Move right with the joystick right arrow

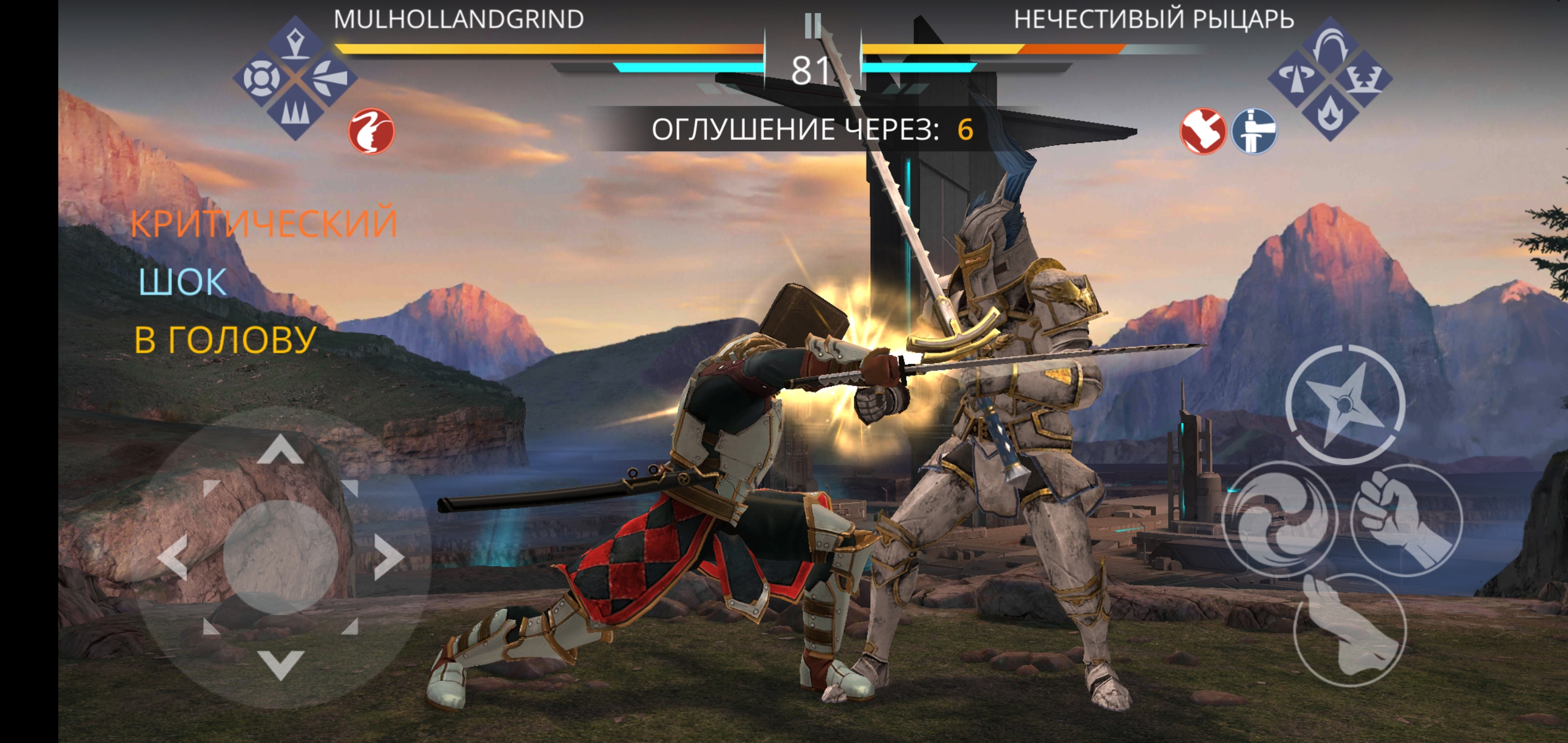coord(388,557)
